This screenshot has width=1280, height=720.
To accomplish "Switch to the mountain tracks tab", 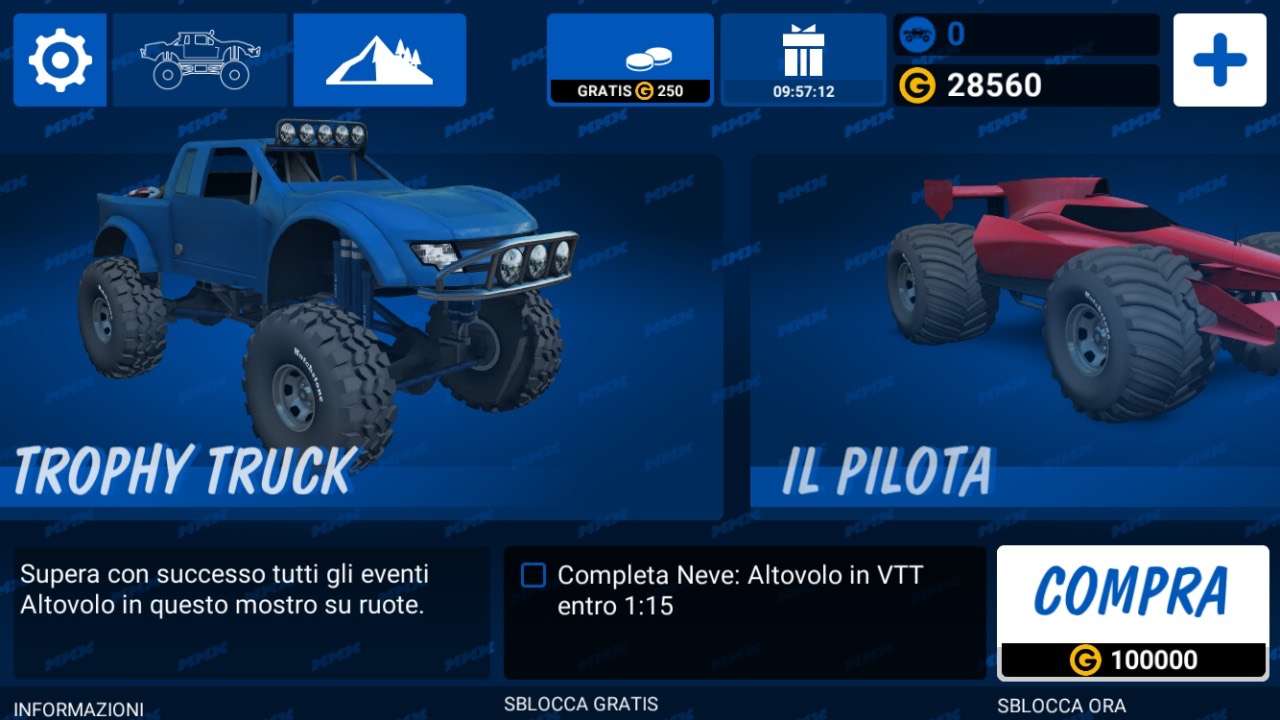I will click(x=379, y=60).
